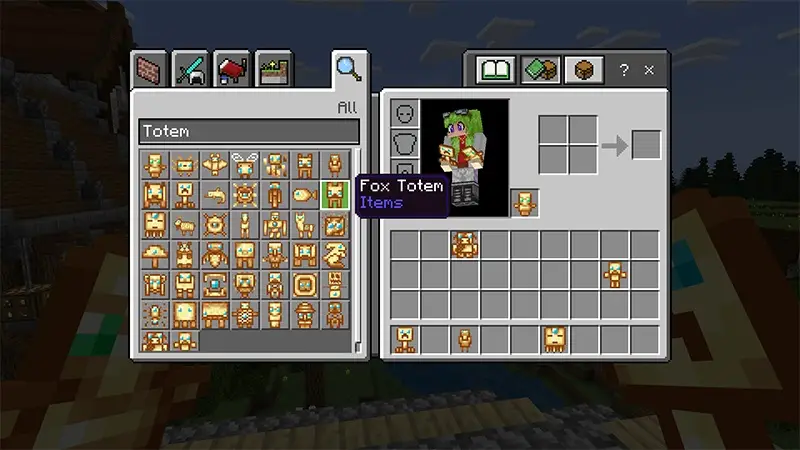The image size is (800, 450).
Task: Open the Construction tab with brick icon
Action: coord(150,71)
